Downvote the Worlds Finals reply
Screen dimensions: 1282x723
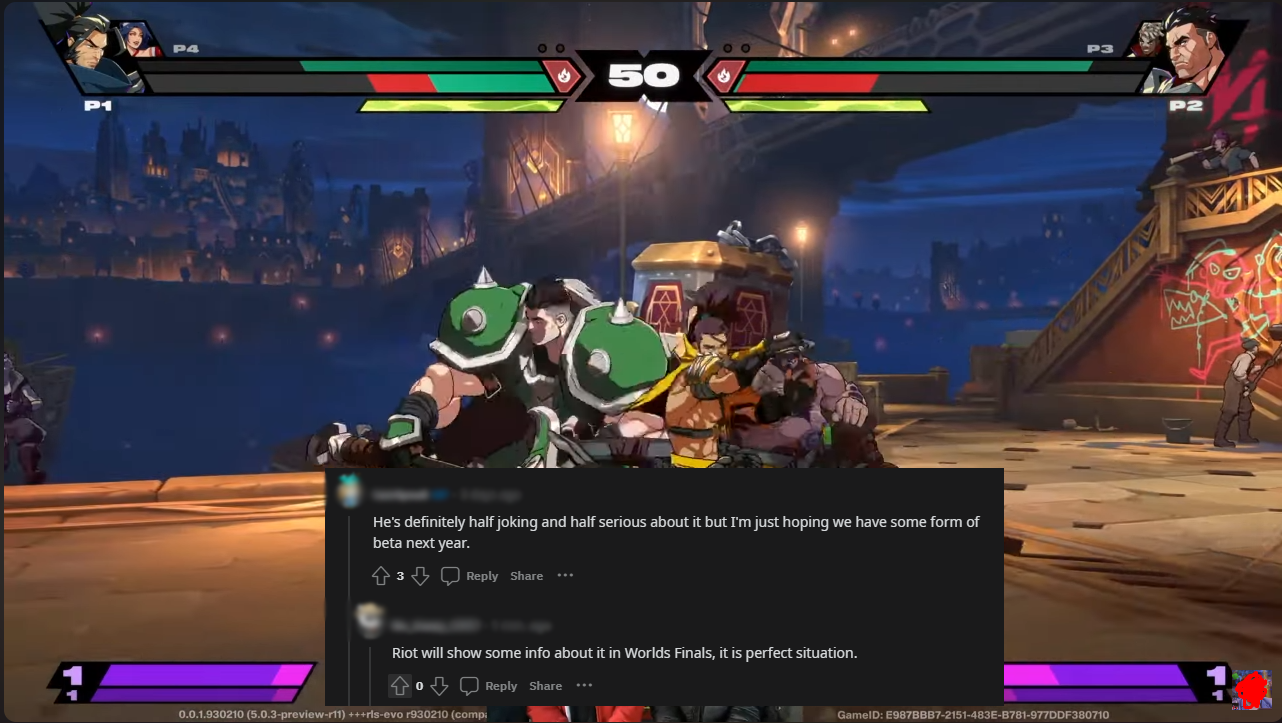pyautogui.click(x=440, y=685)
